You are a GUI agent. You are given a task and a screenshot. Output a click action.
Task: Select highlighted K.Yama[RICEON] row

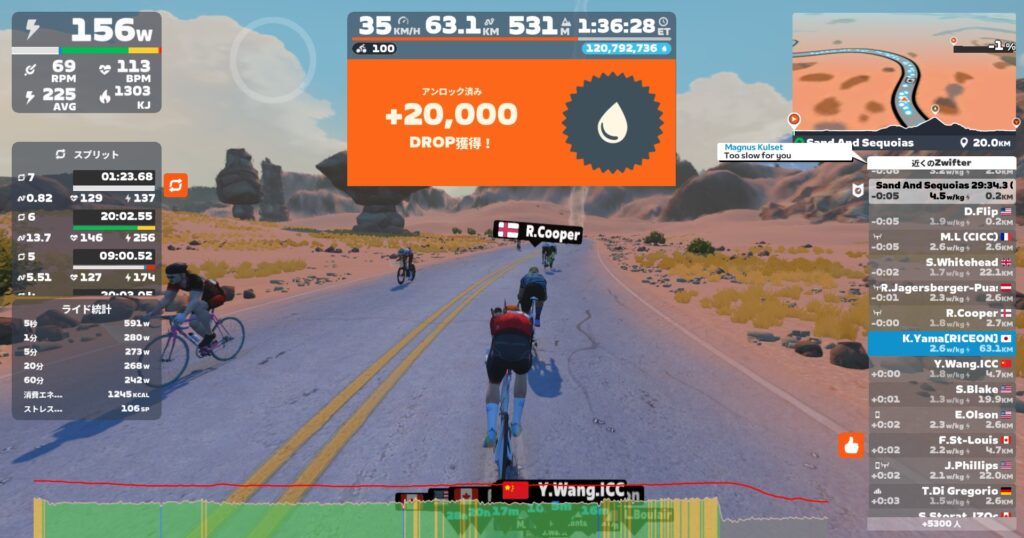pyautogui.click(x=940, y=344)
